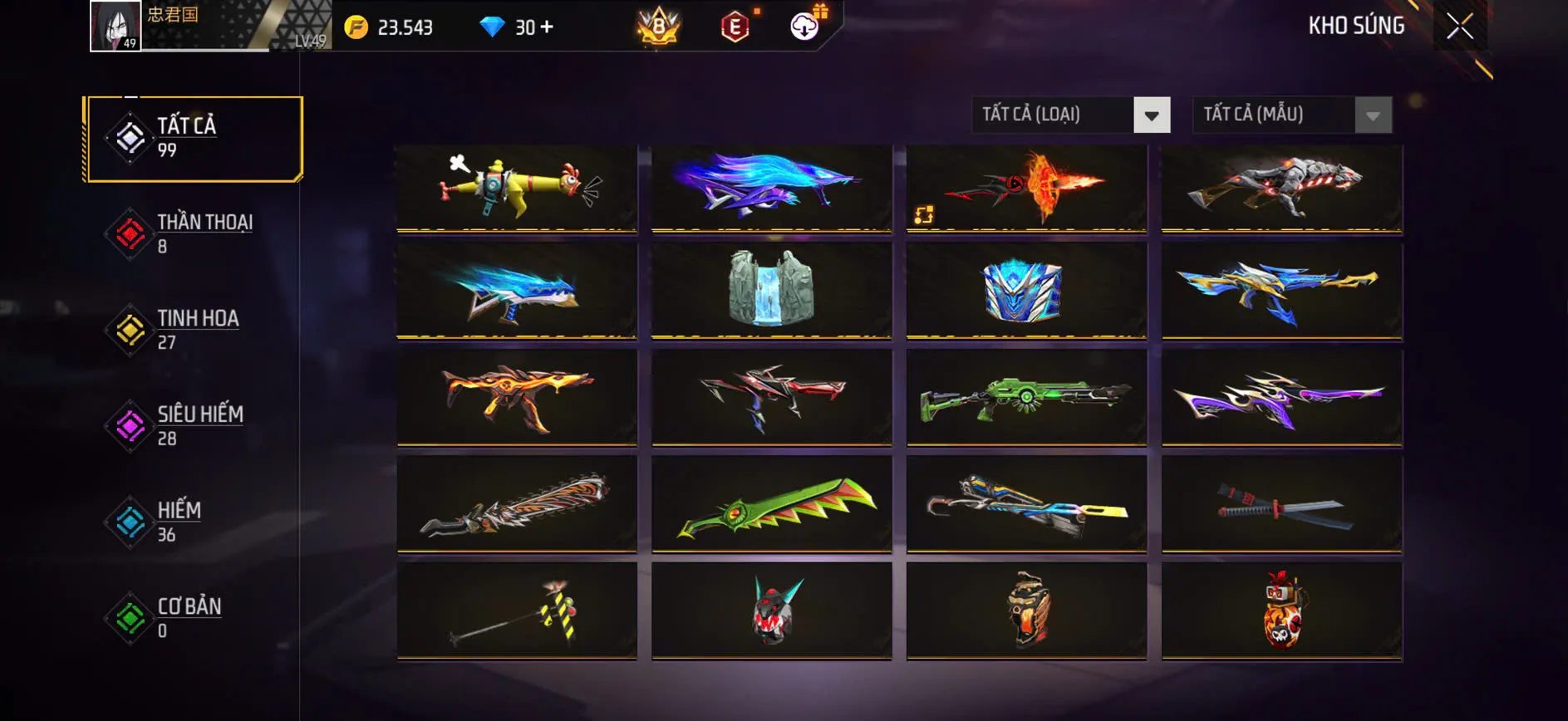Select the gold TINH HOA rarity diamond icon
The width and height of the screenshot is (1568, 721).
[129, 329]
